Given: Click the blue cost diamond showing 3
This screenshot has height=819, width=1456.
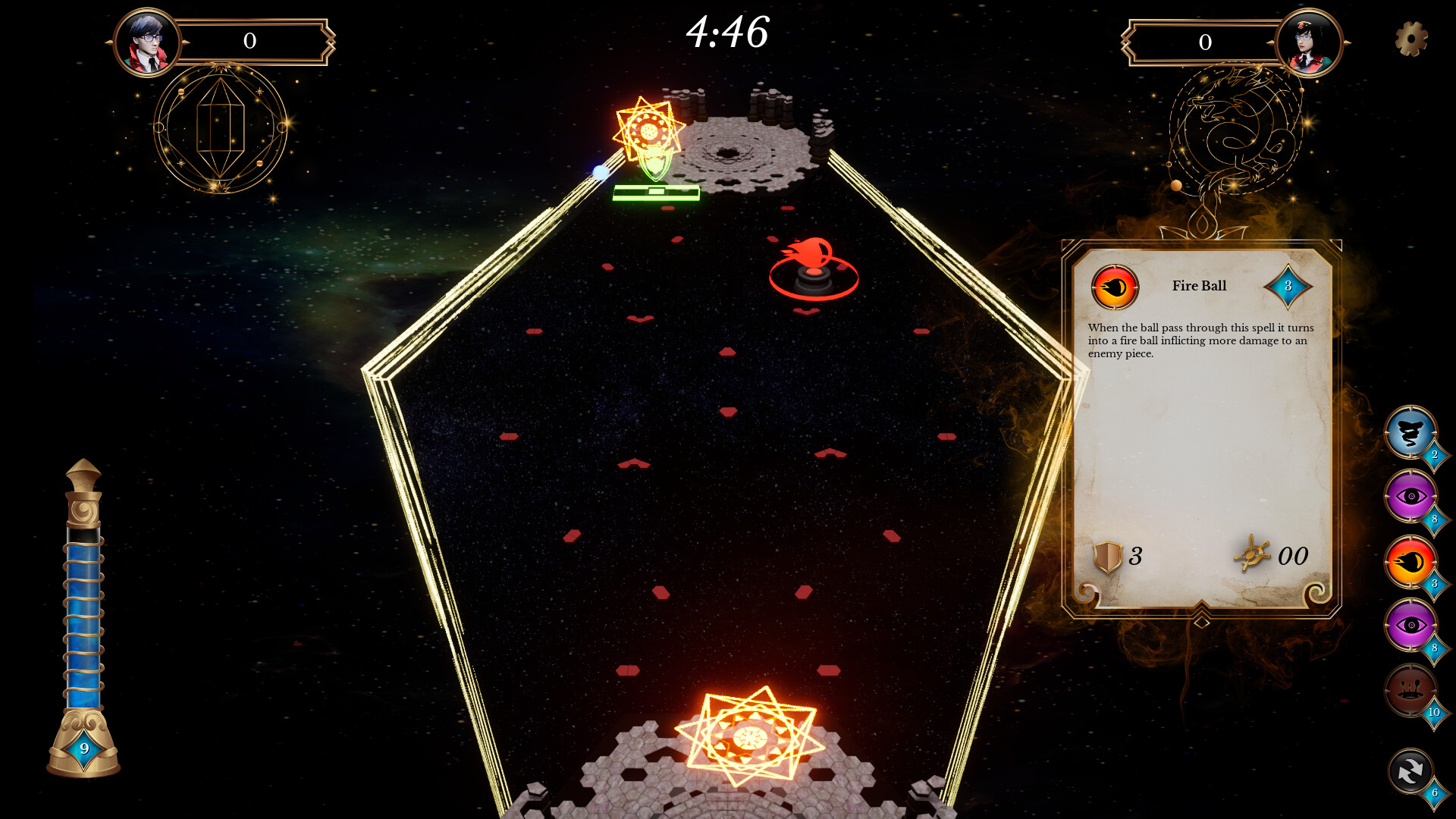Looking at the screenshot, I should [x=1289, y=287].
